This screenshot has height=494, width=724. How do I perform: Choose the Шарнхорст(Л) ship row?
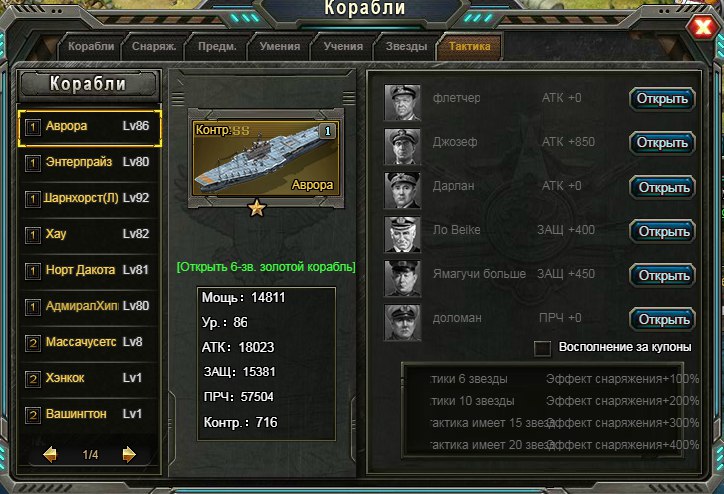click(90, 198)
